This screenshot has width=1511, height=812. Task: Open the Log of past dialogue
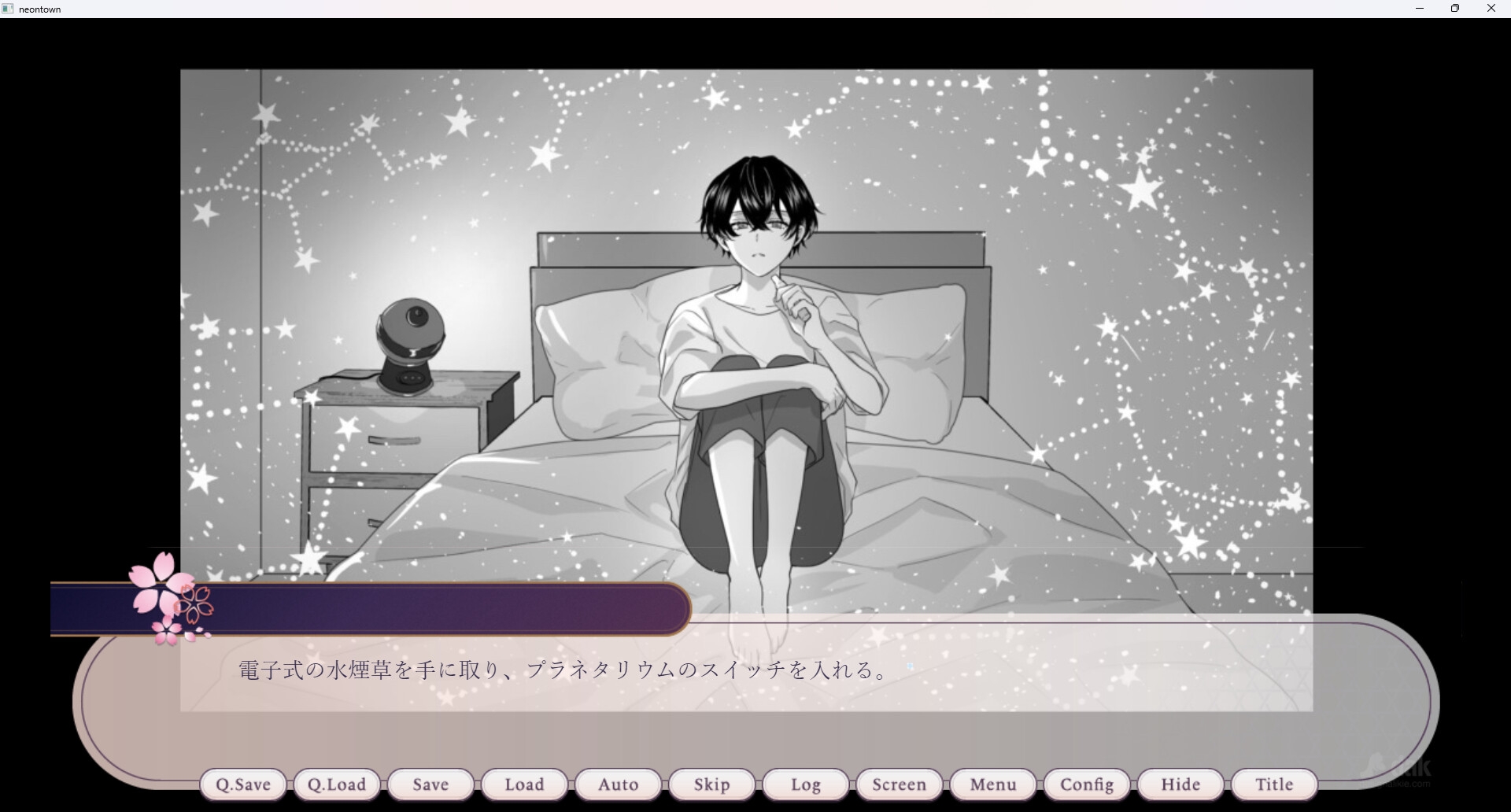coord(804,784)
